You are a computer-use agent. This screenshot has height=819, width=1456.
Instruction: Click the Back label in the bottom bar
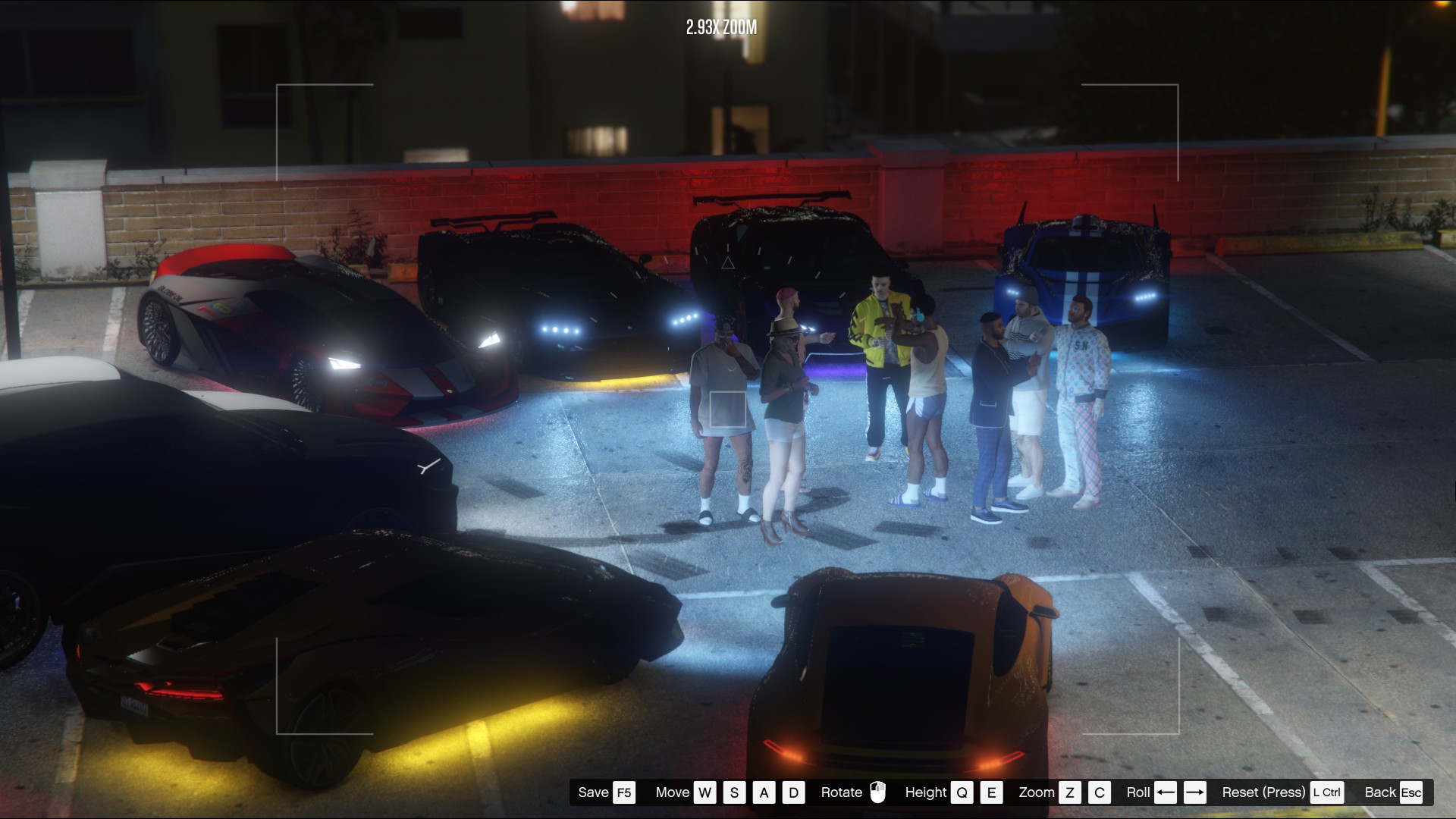point(1380,792)
